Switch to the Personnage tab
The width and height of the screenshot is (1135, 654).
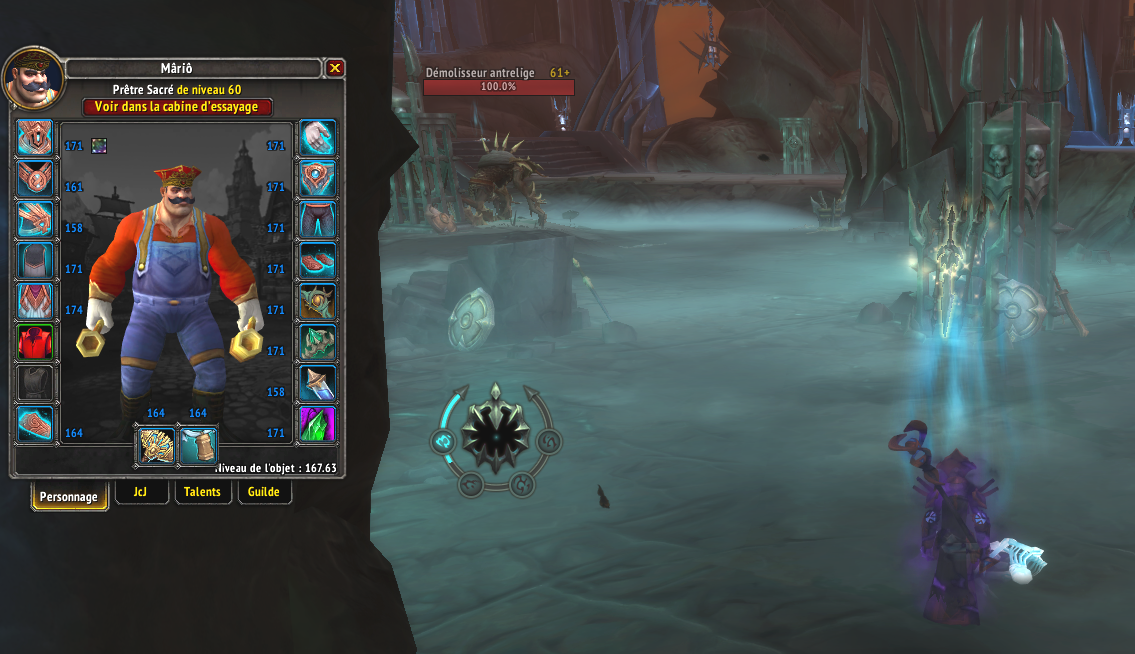pos(69,496)
